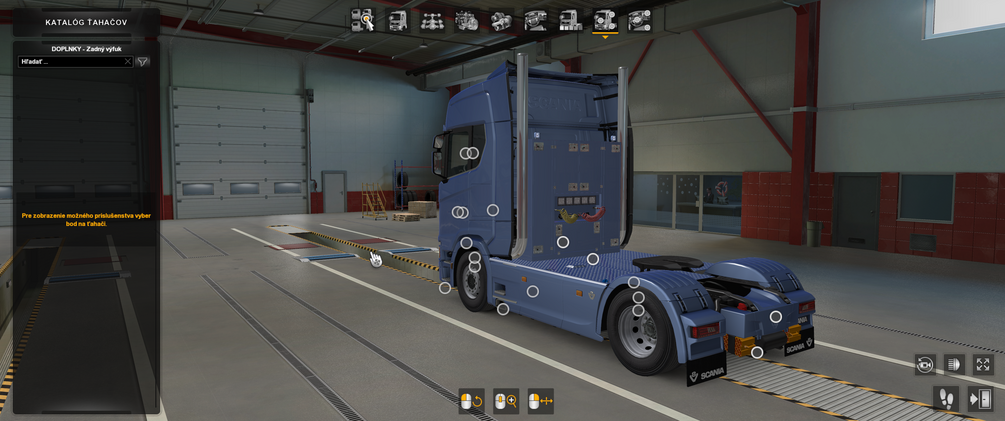Click the Hľadať search field
This screenshot has width=1005, height=421.
pyautogui.click(x=70, y=62)
